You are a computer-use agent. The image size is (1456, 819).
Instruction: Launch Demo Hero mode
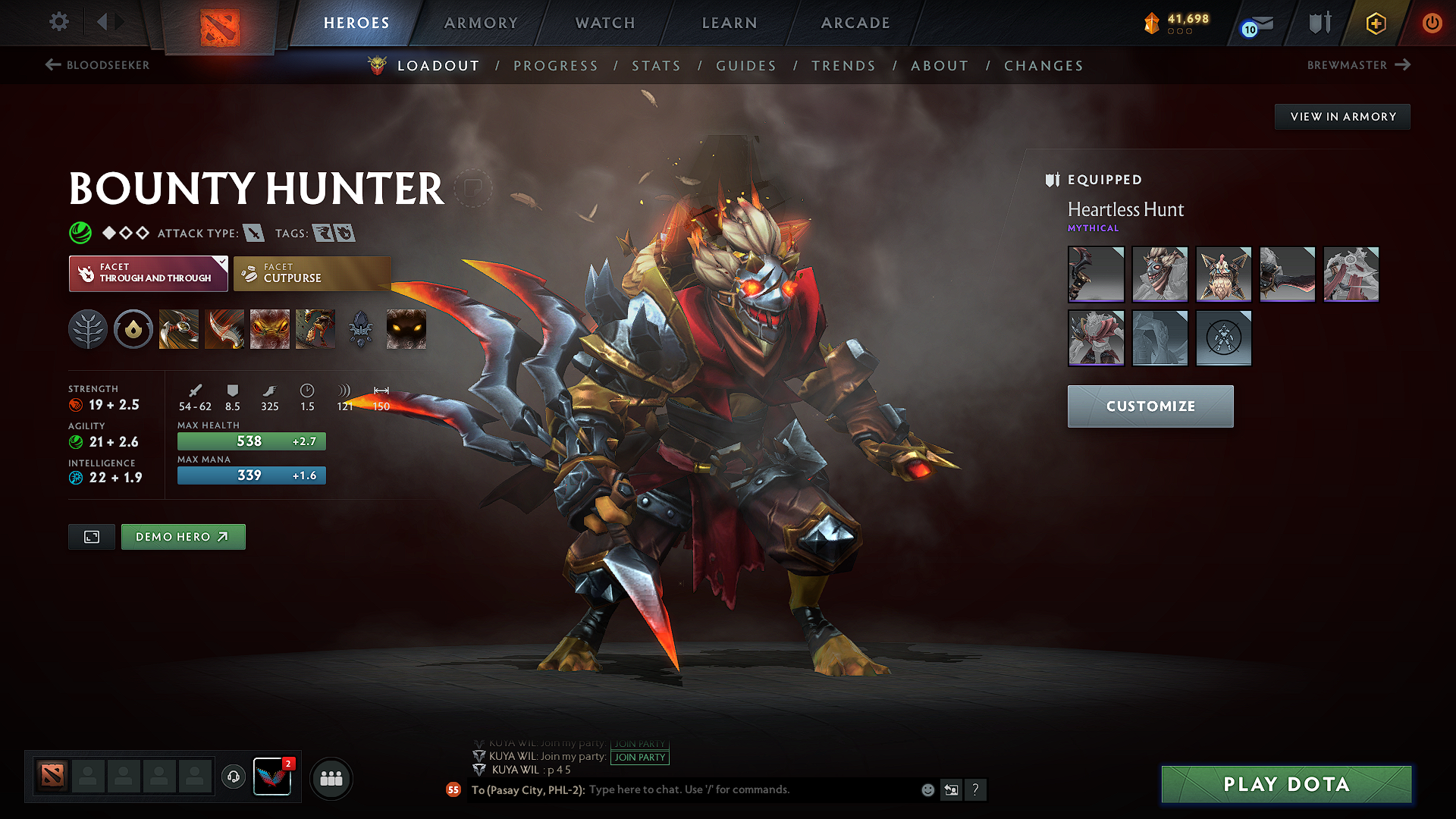point(183,537)
